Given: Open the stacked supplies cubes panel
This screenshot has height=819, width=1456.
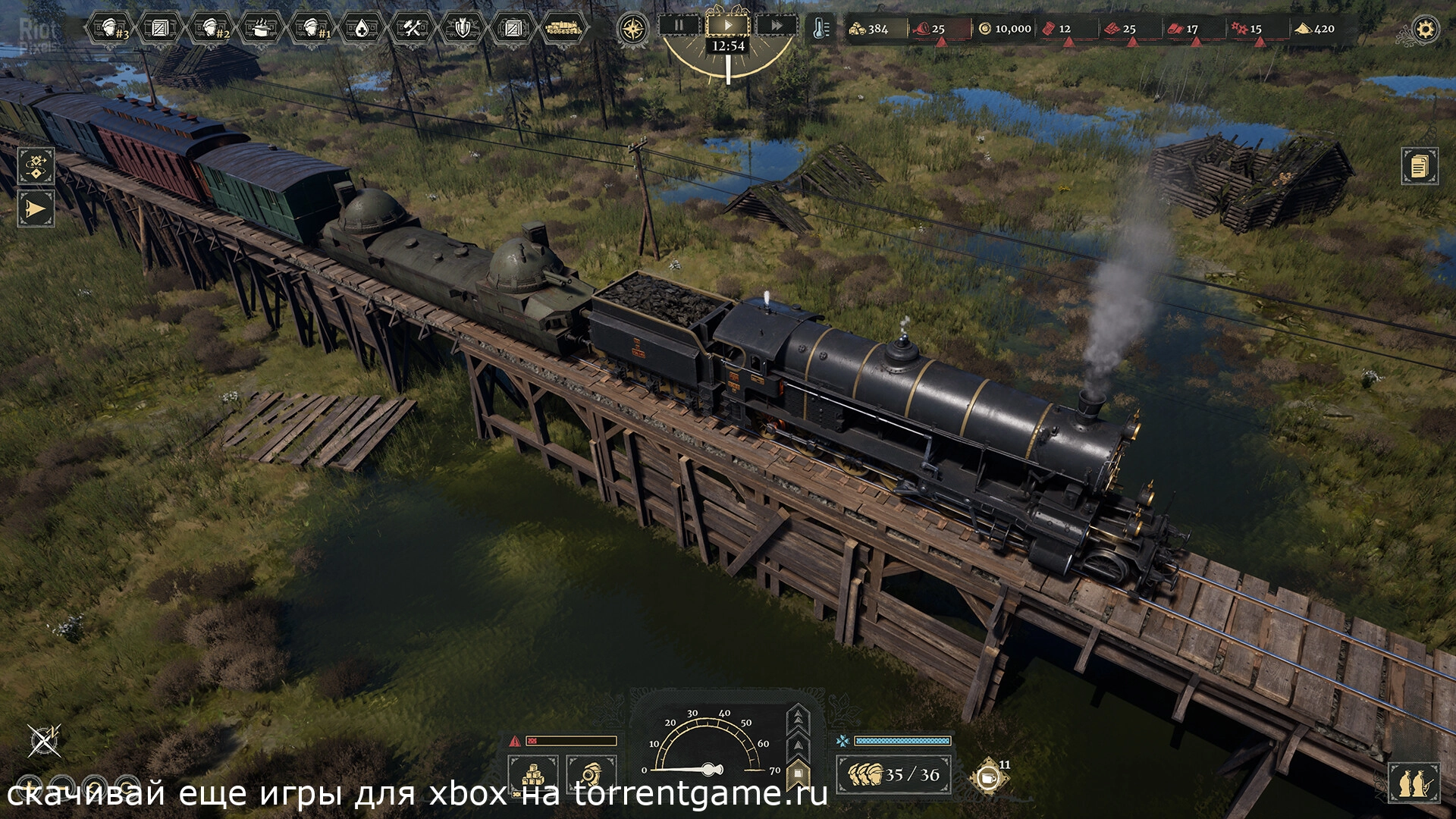Looking at the screenshot, I should click(x=533, y=775).
